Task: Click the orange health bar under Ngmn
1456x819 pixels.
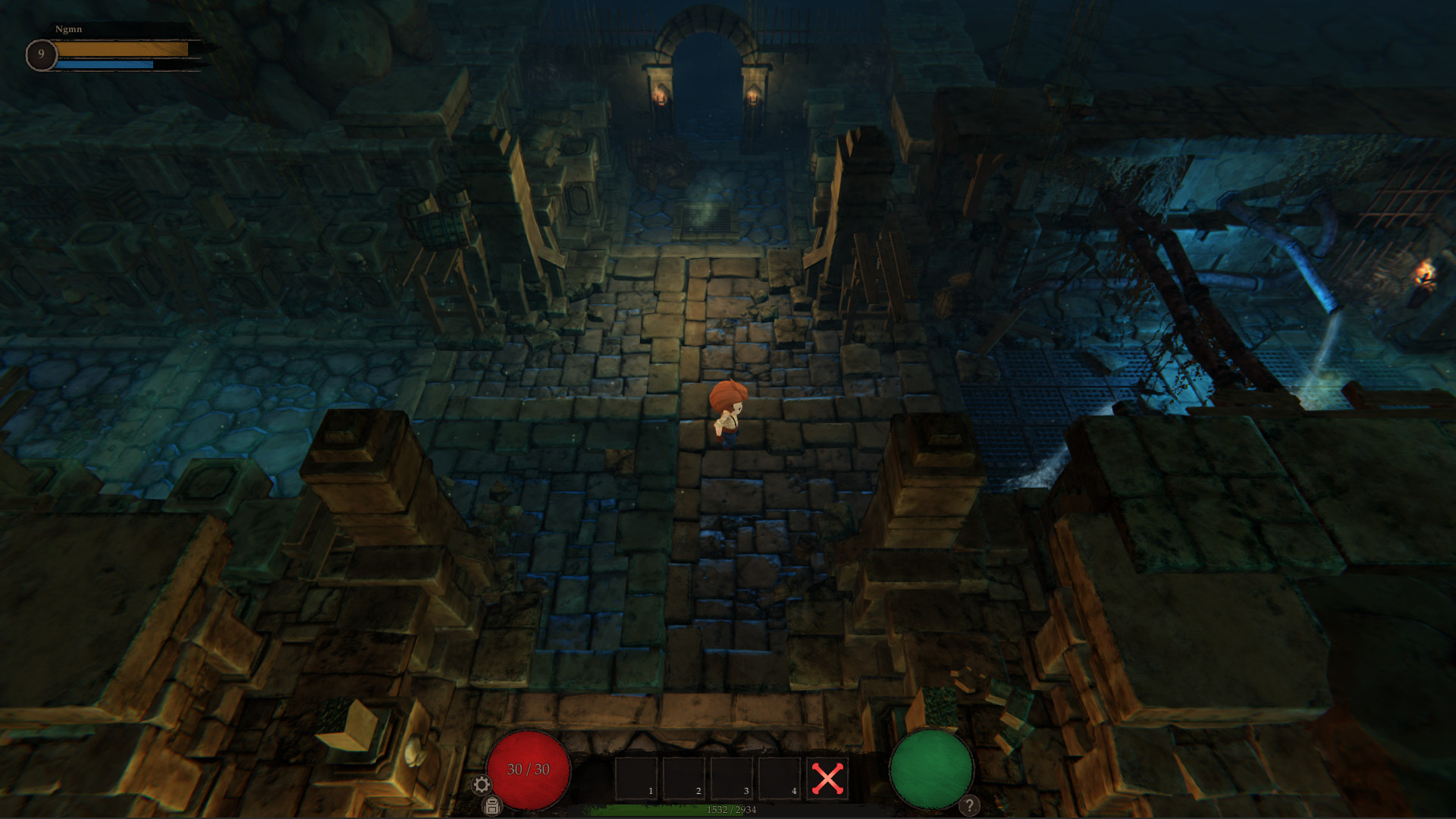Action: point(121,49)
